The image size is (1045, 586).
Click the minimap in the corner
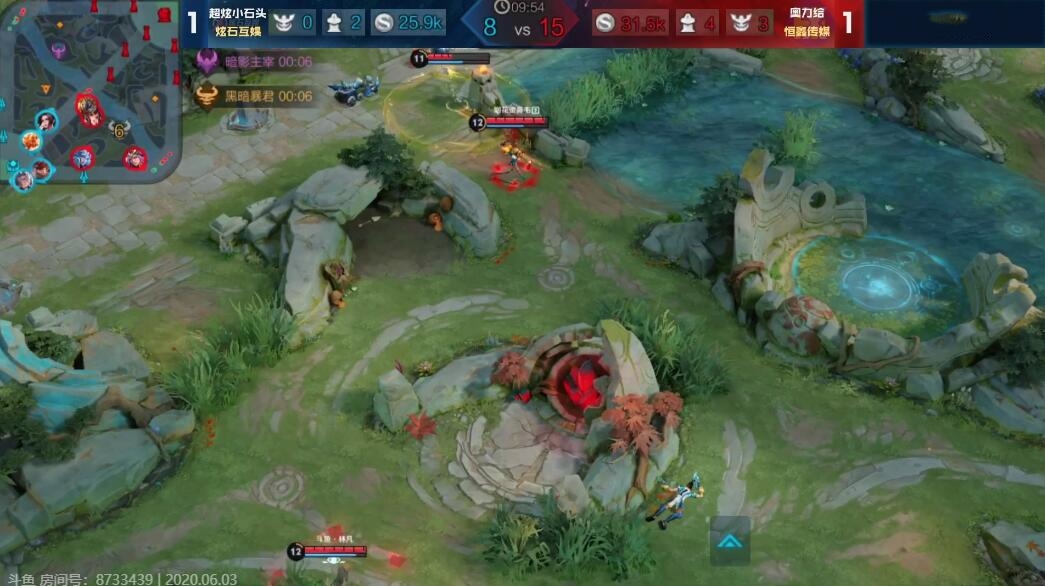coord(90,92)
